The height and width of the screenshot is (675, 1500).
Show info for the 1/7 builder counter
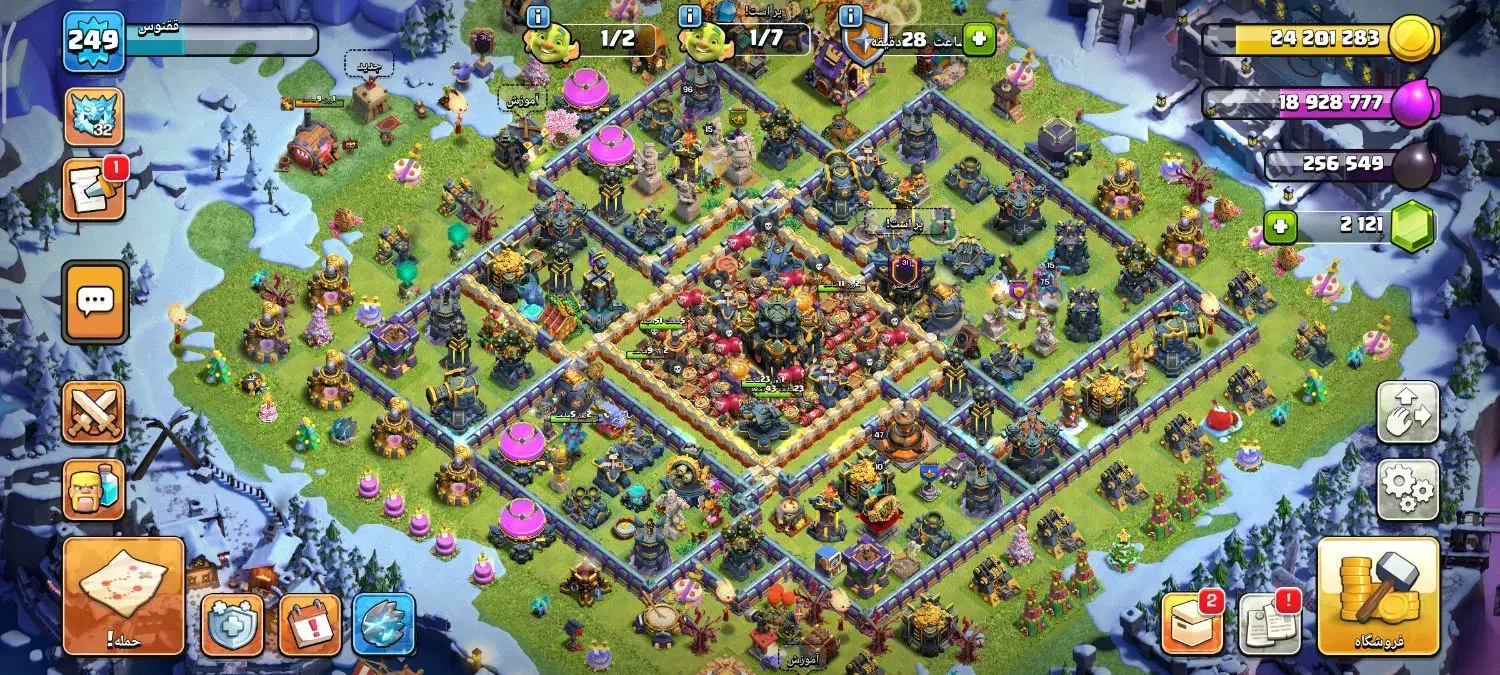(x=690, y=17)
